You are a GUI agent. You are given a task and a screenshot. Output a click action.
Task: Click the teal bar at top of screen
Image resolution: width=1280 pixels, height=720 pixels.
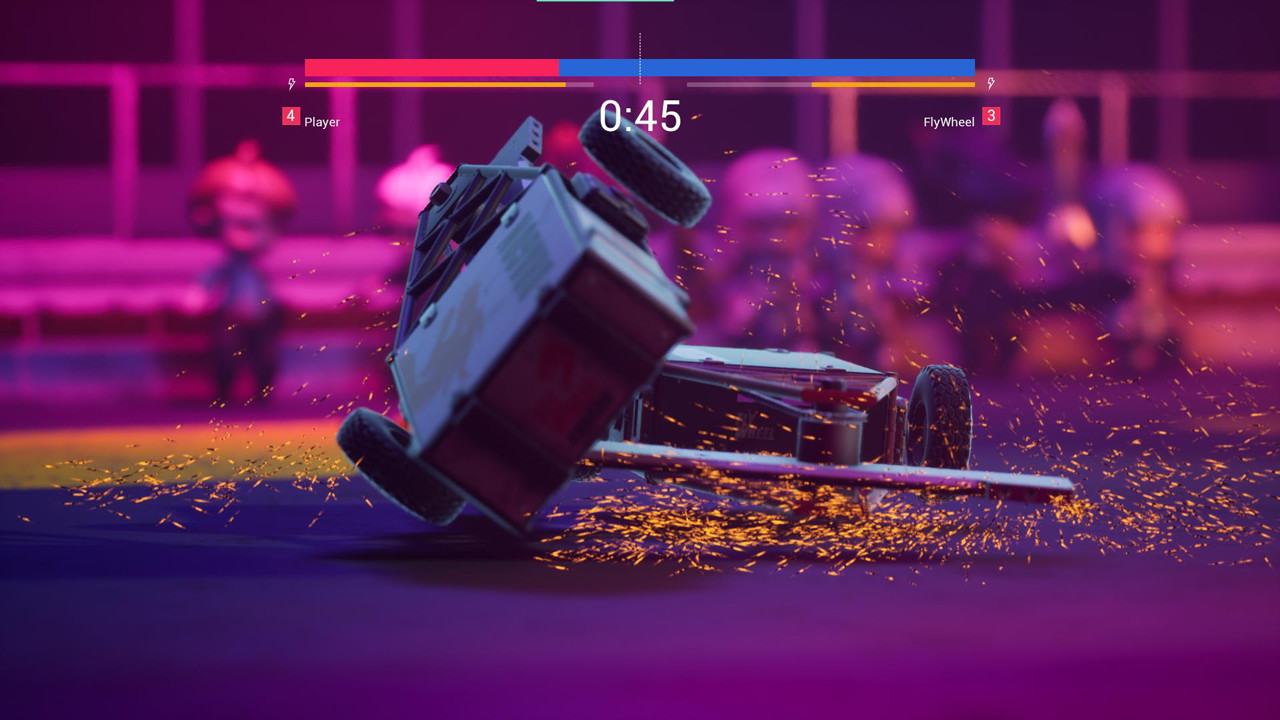tap(604, 4)
